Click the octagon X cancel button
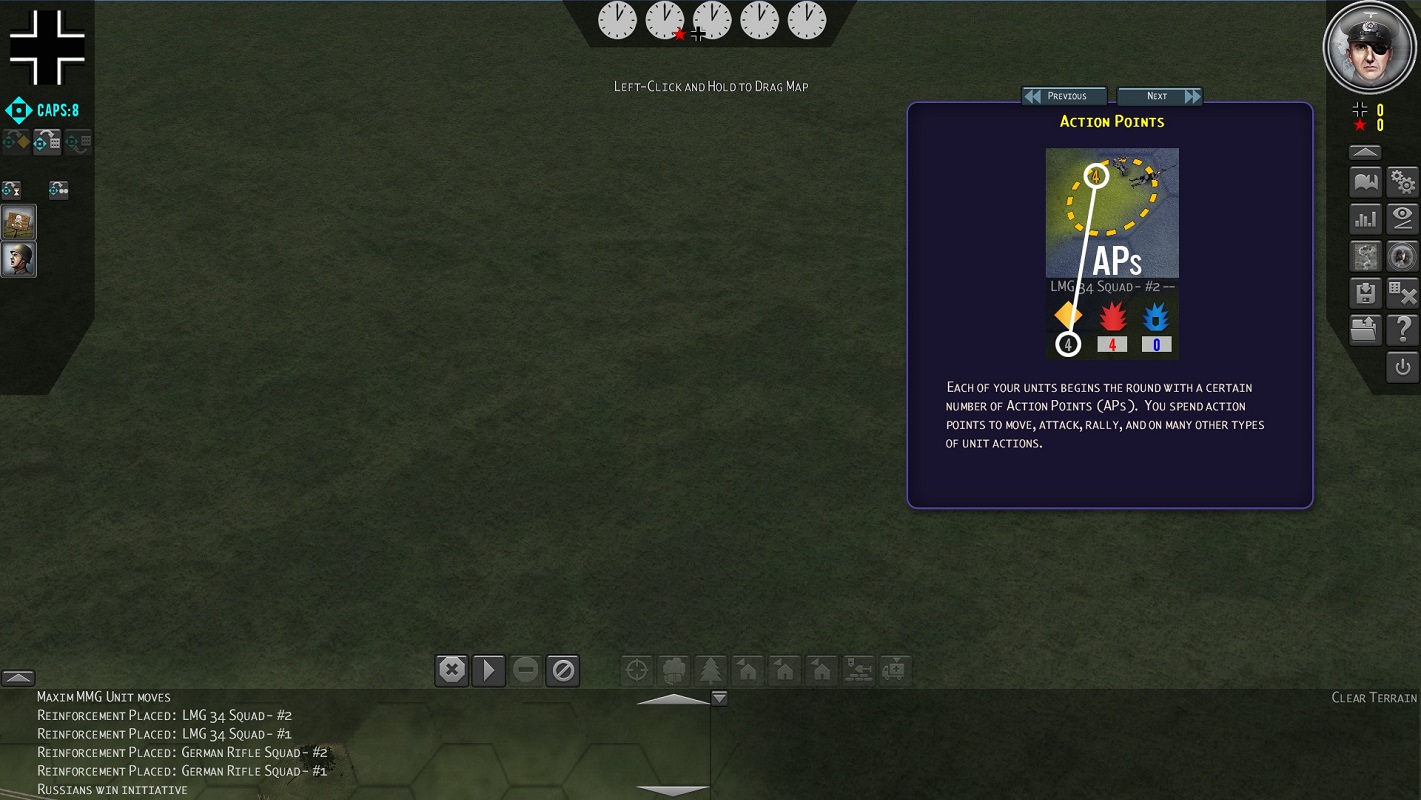 [452, 670]
